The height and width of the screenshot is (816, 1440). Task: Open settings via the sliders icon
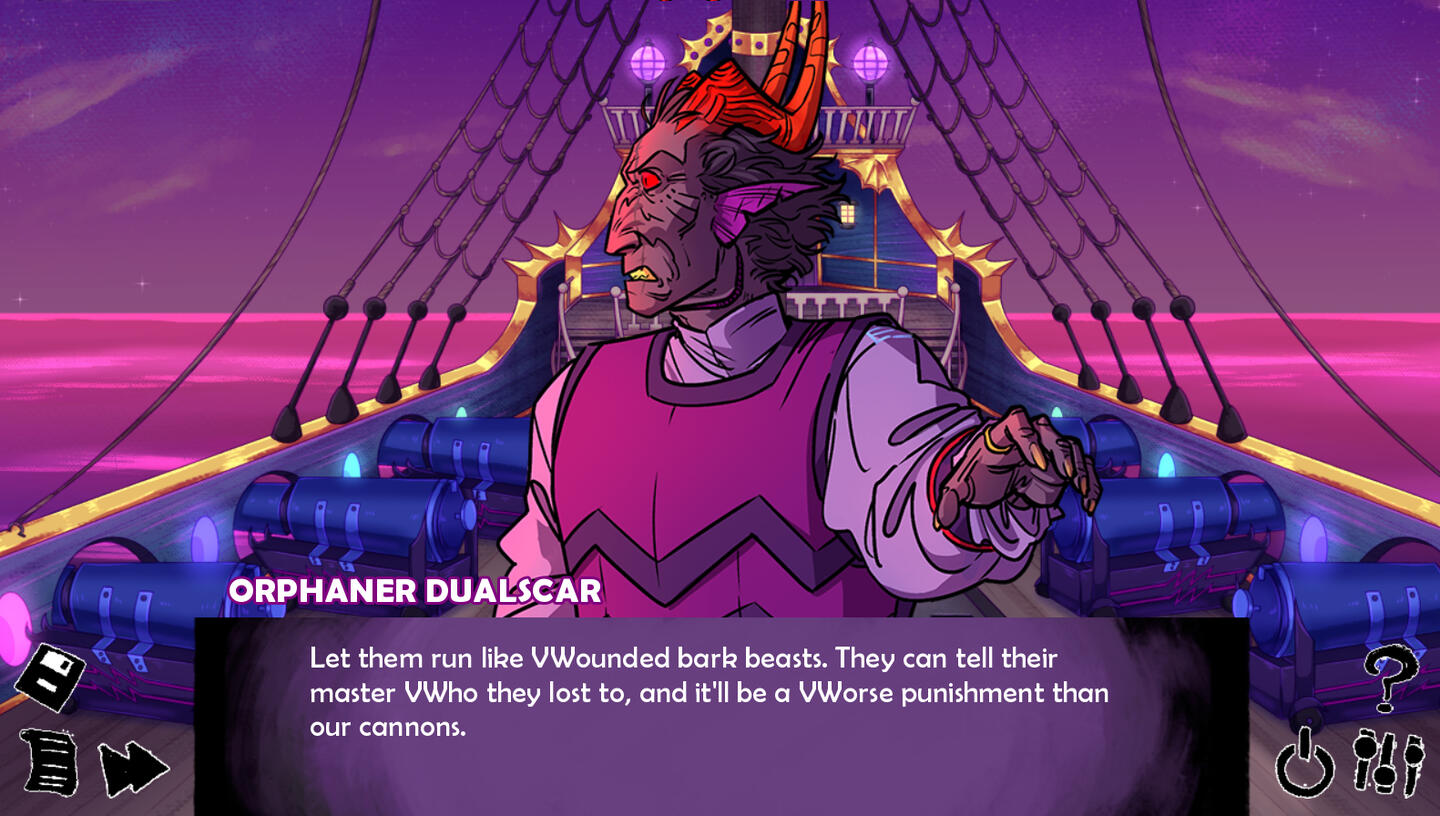(1389, 764)
